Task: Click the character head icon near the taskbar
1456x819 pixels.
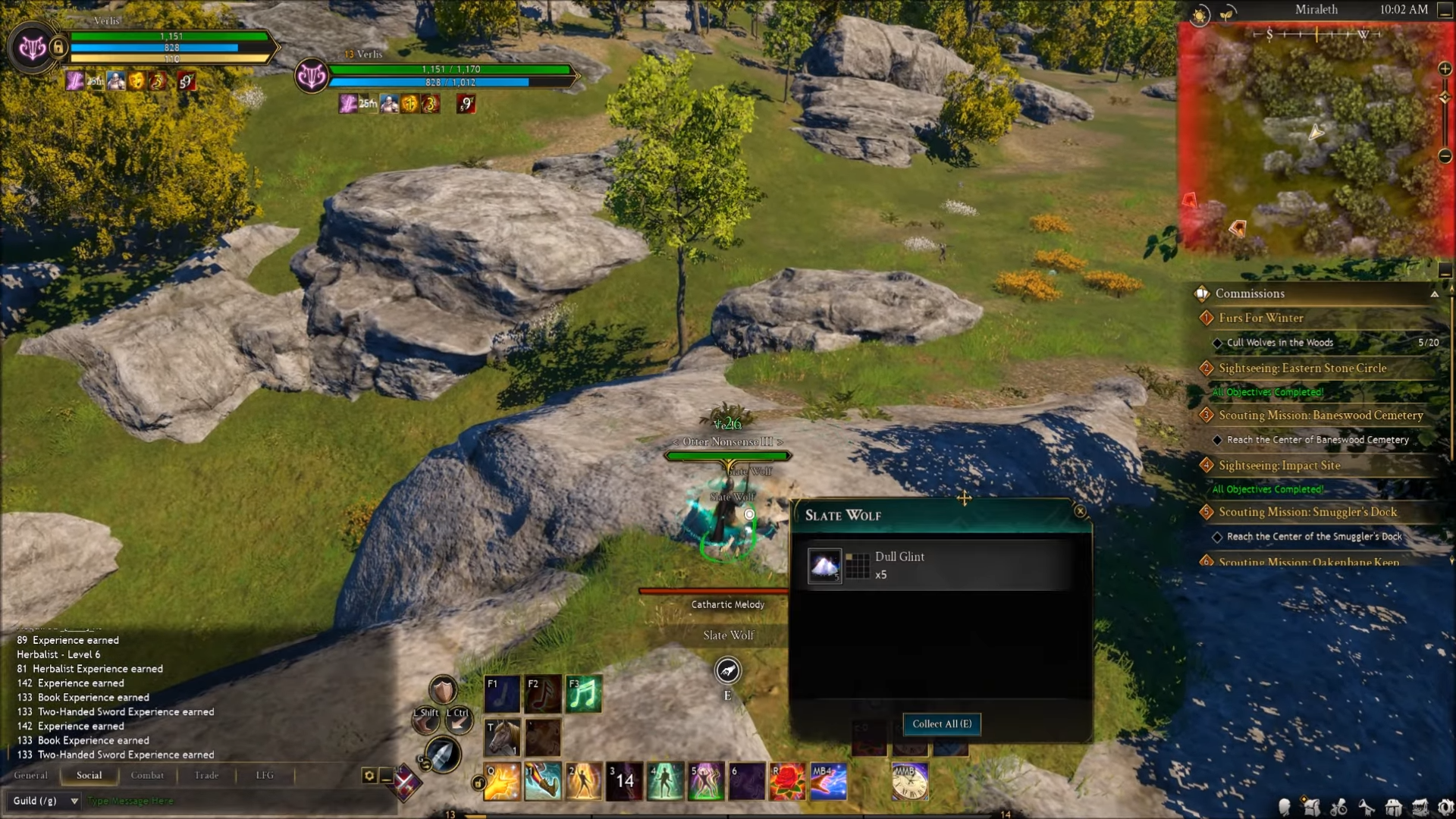Action: 1285,808
